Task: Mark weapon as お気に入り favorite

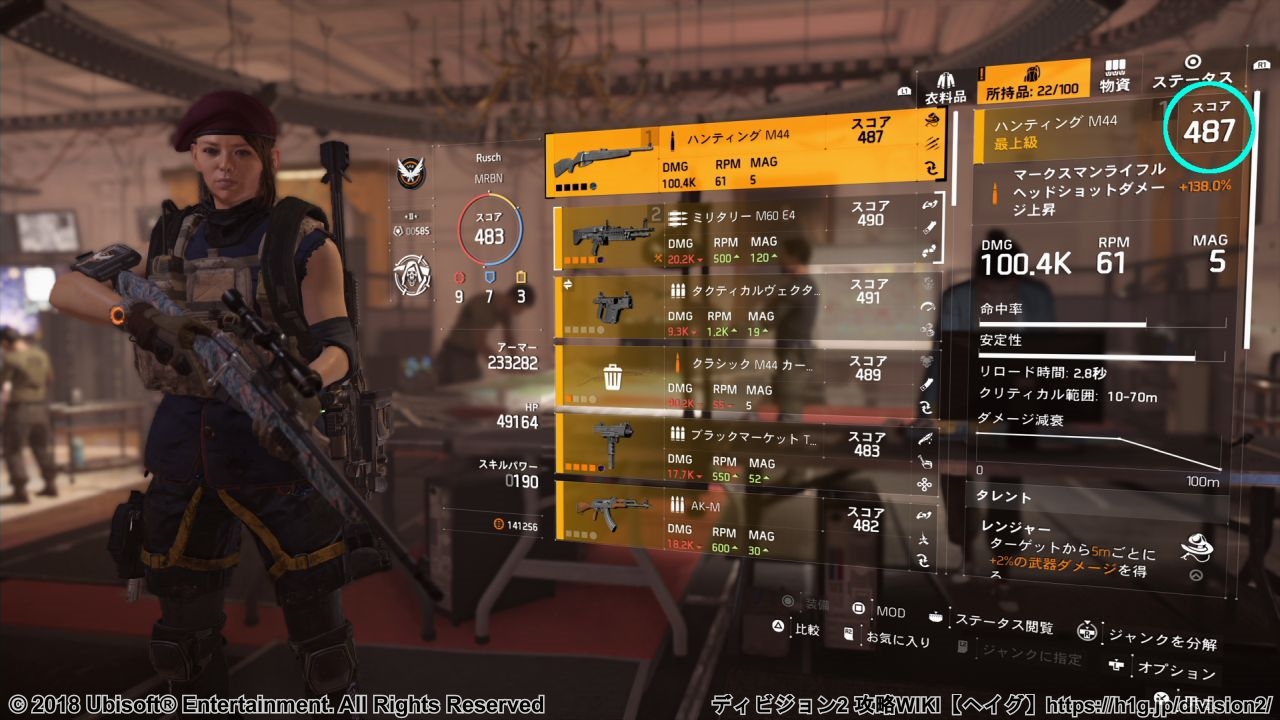Action: [x=887, y=638]
